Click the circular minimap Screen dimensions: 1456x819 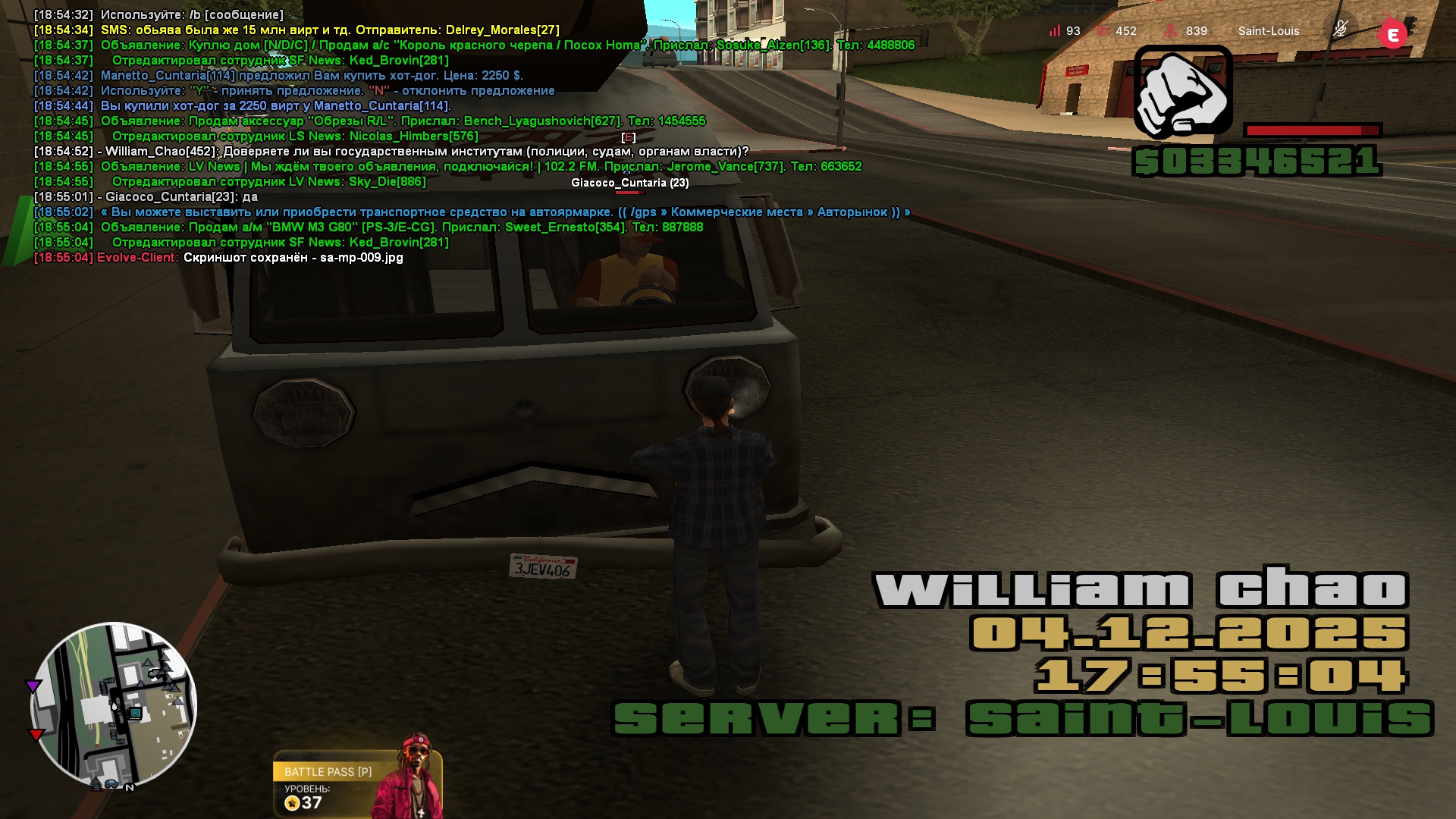pos(114,705)
